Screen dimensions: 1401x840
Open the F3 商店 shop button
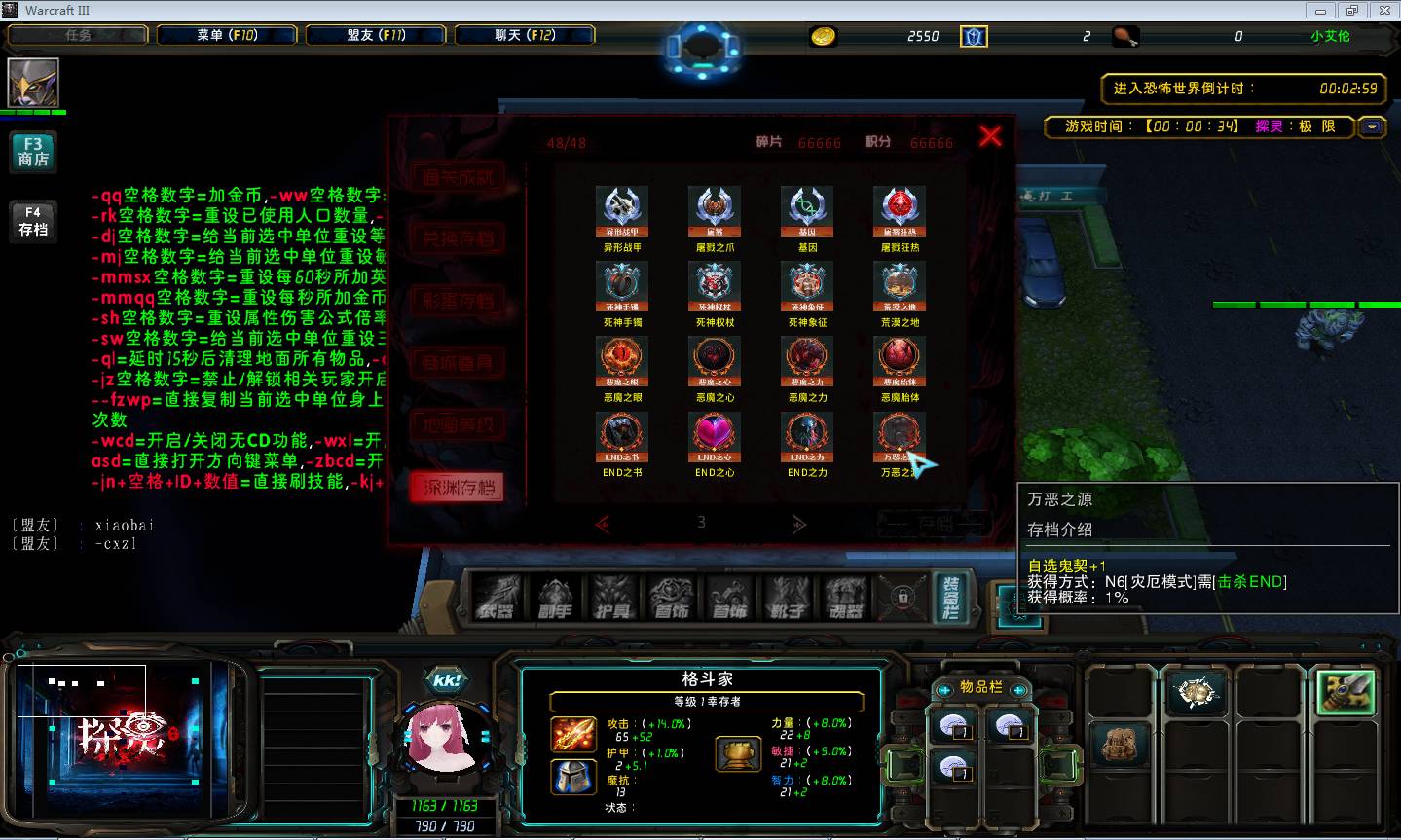tap(33, 151)
